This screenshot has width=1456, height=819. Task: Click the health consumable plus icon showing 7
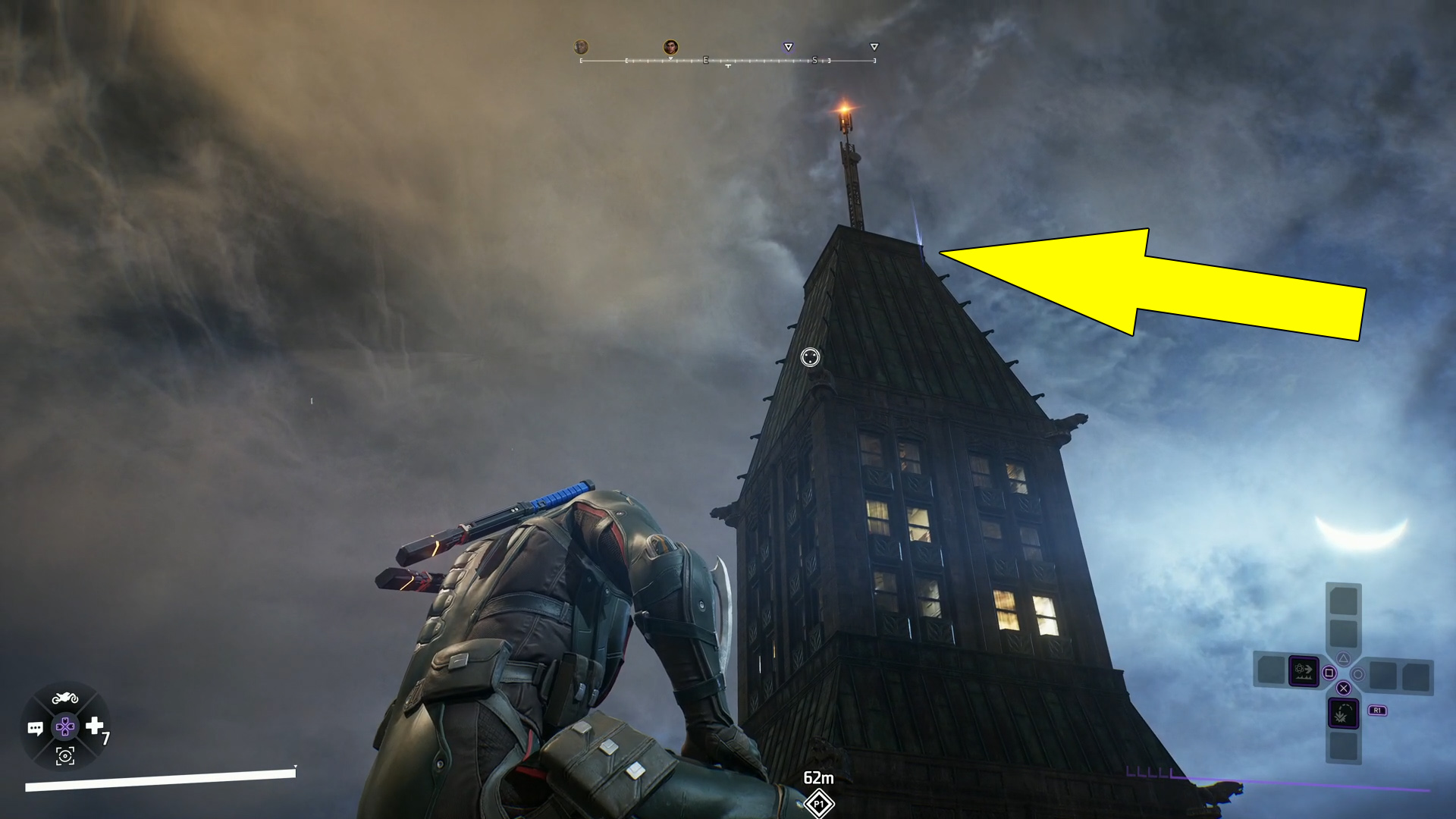(x=94, y=725)
